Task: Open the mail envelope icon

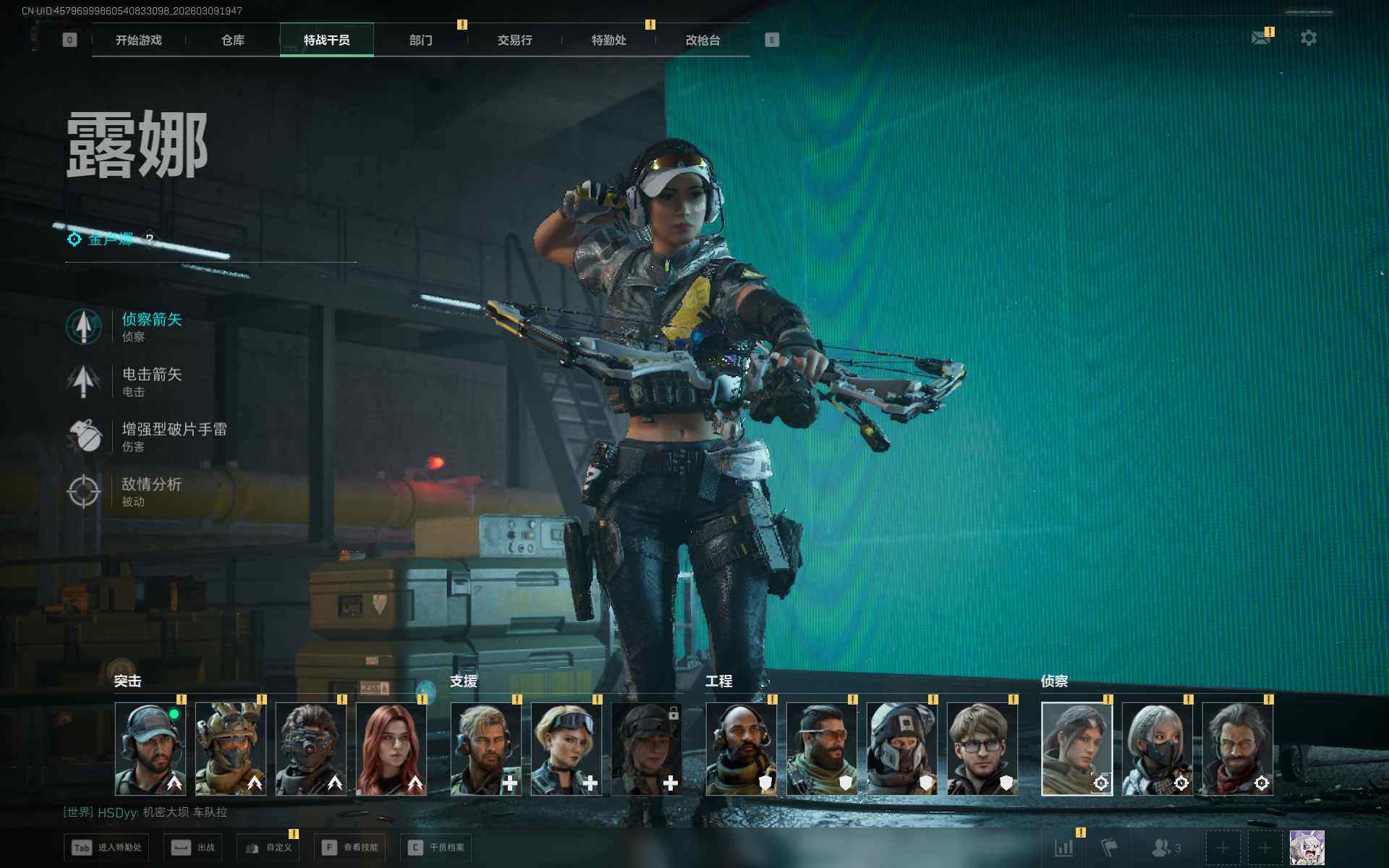Action: tap(1261, 38)
